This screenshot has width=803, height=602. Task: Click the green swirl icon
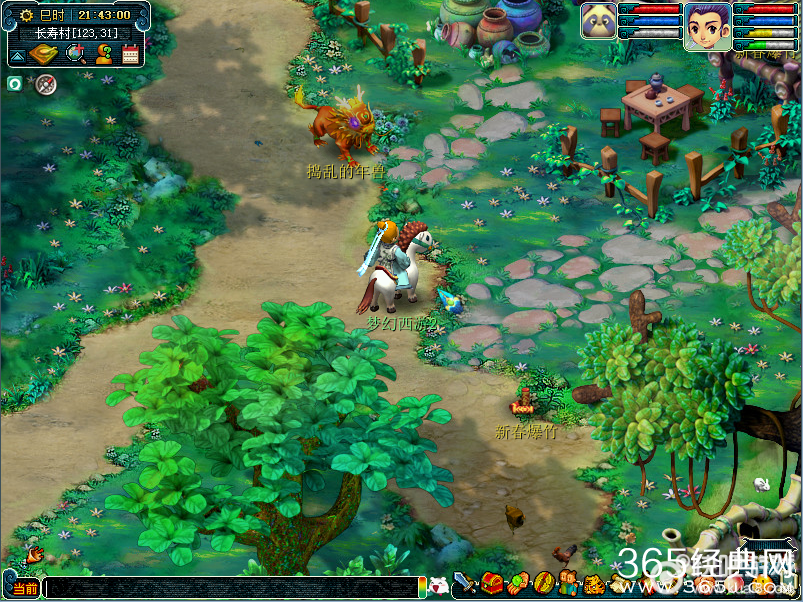pyautogui.click(x=14, y=84)
